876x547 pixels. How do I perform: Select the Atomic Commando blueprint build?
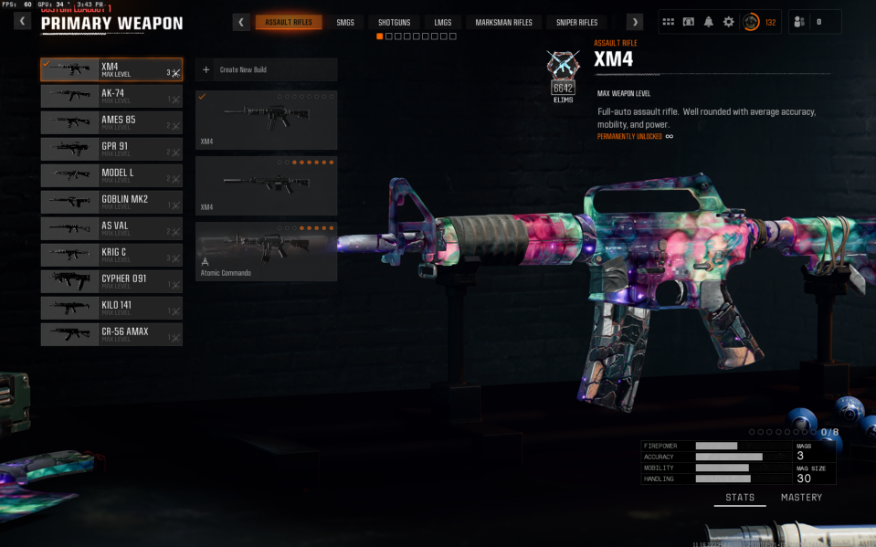pos(266,252)
